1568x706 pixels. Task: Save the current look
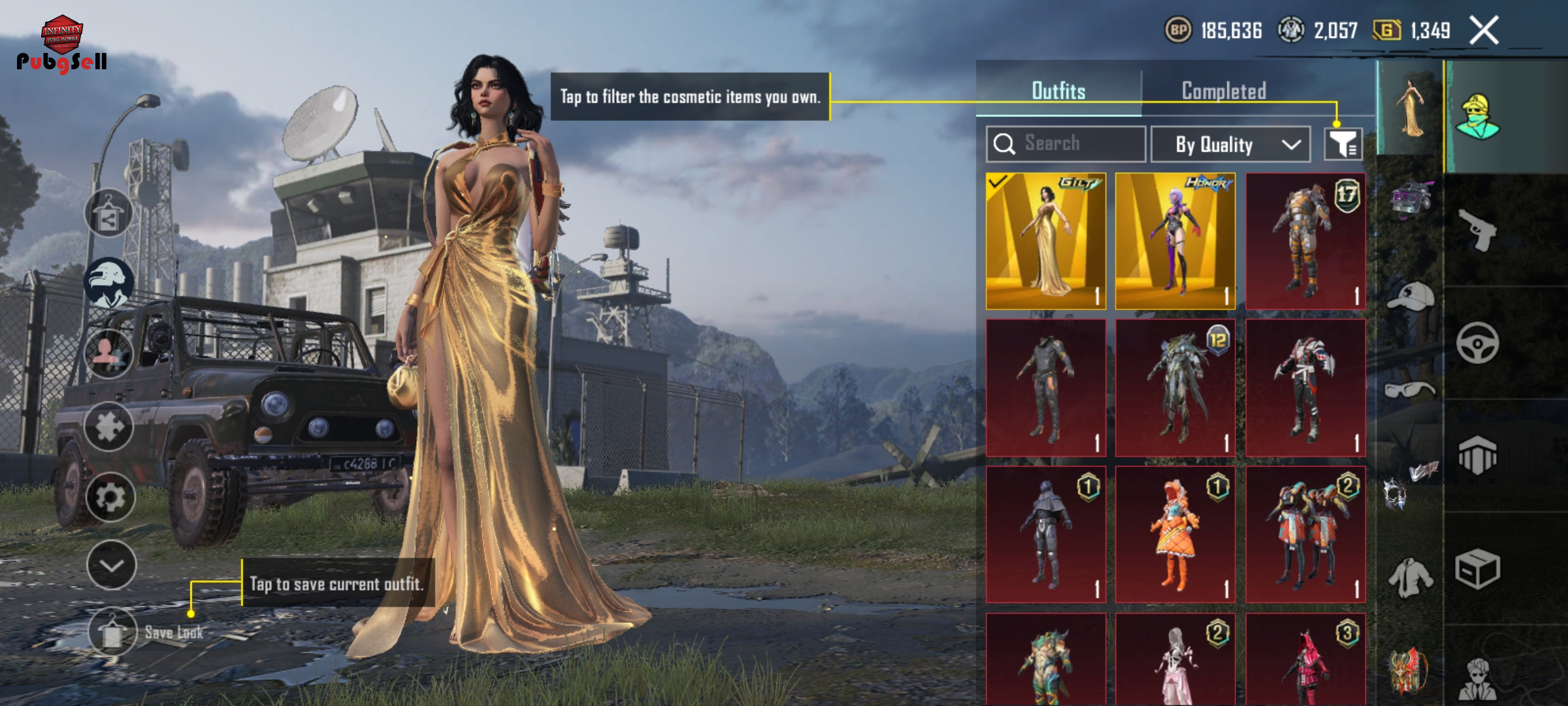112,632
